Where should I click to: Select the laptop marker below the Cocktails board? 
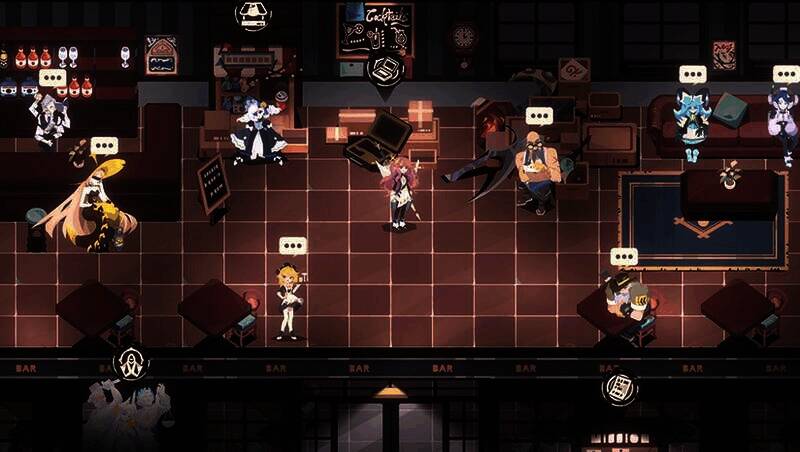coord(381,68)
